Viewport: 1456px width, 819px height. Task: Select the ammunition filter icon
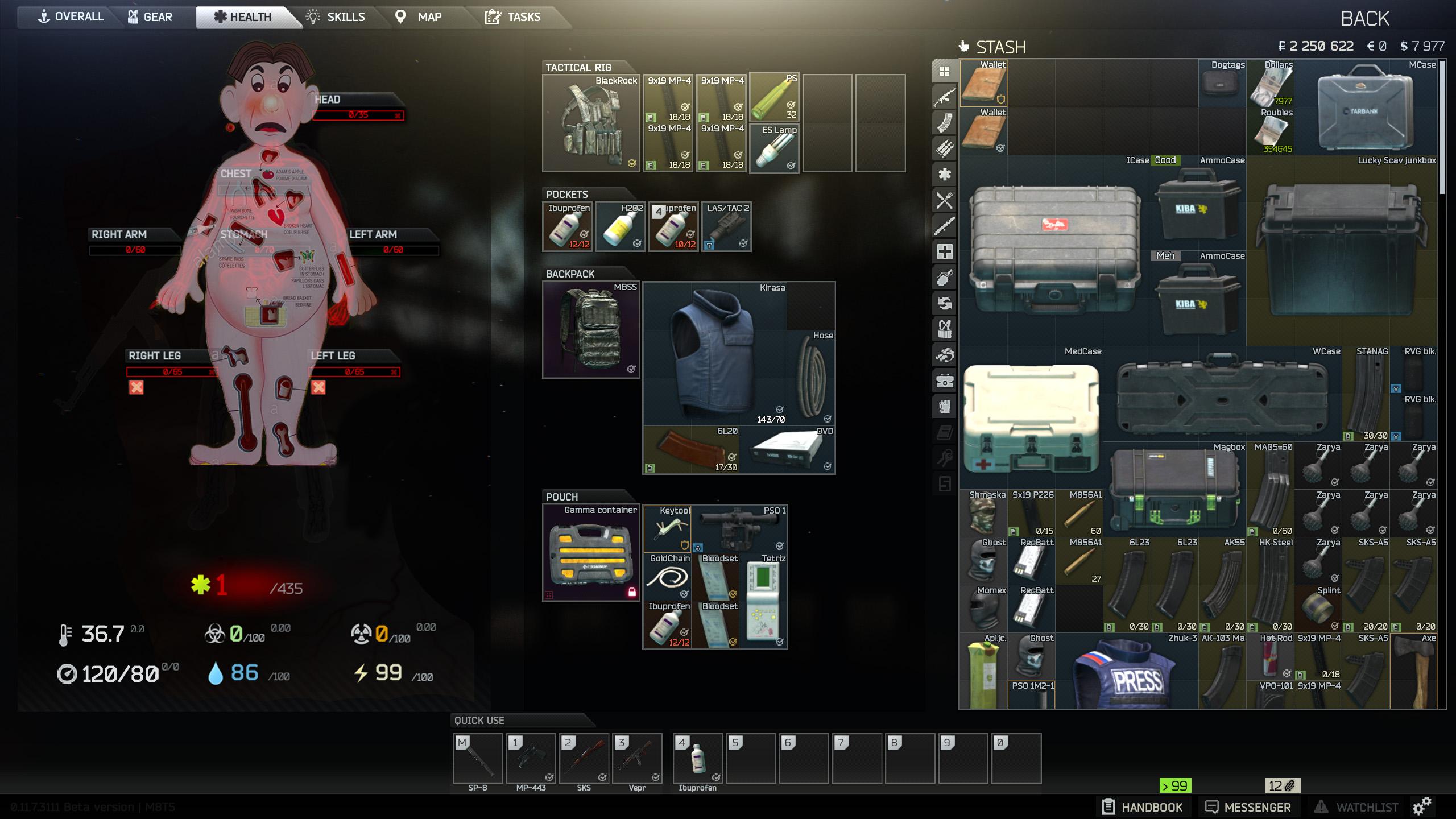tap(945, 146)
